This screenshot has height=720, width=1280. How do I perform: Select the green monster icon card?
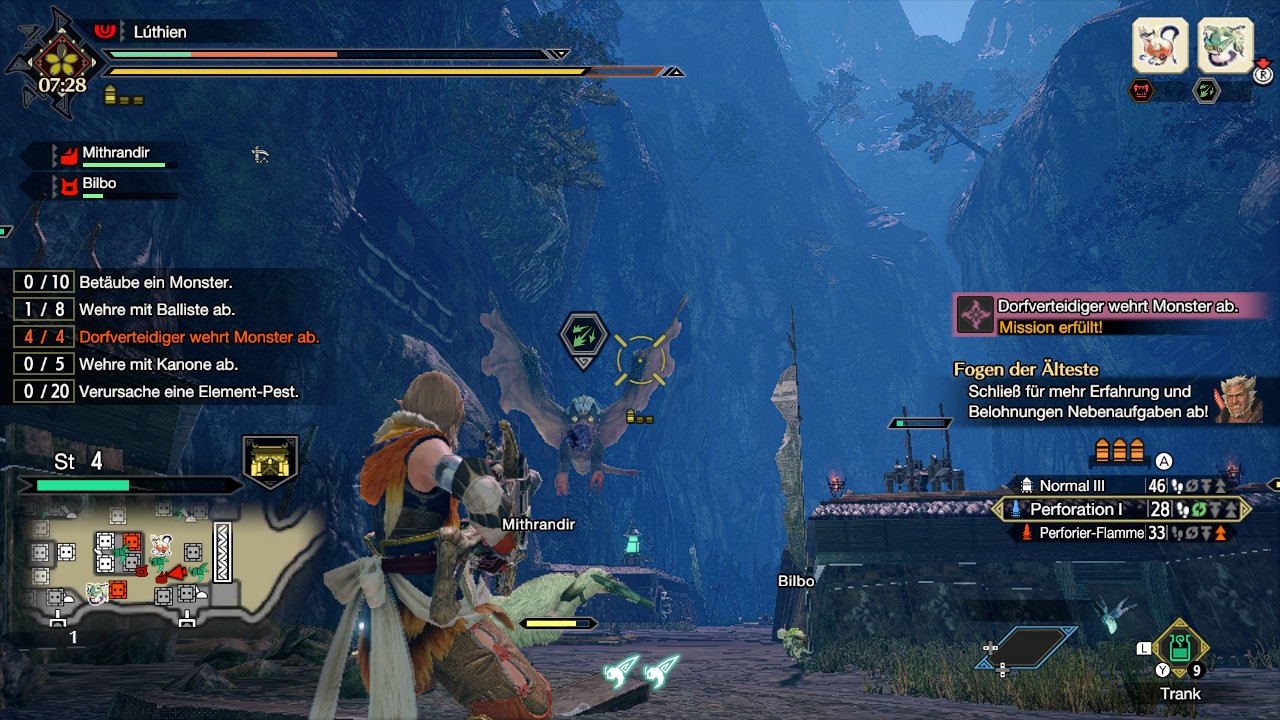pyautogui.click(x=1225, y=45)
